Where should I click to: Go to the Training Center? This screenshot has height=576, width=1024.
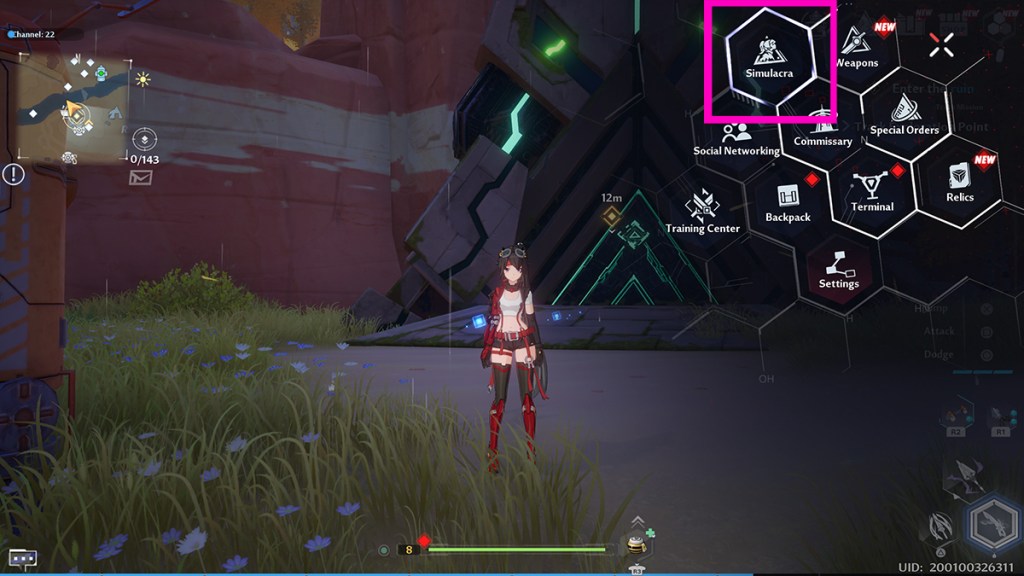point(703,214)
